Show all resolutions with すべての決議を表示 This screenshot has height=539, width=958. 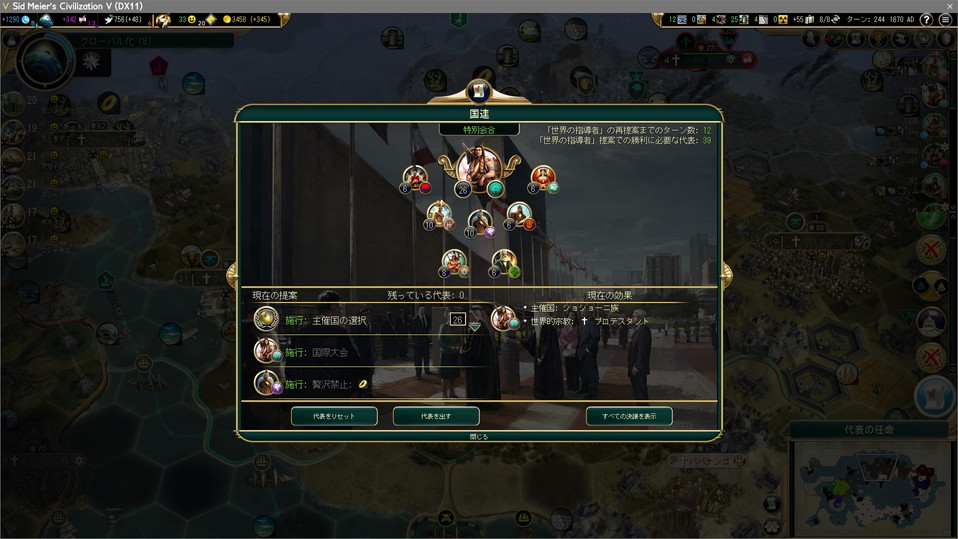(629, 416)
